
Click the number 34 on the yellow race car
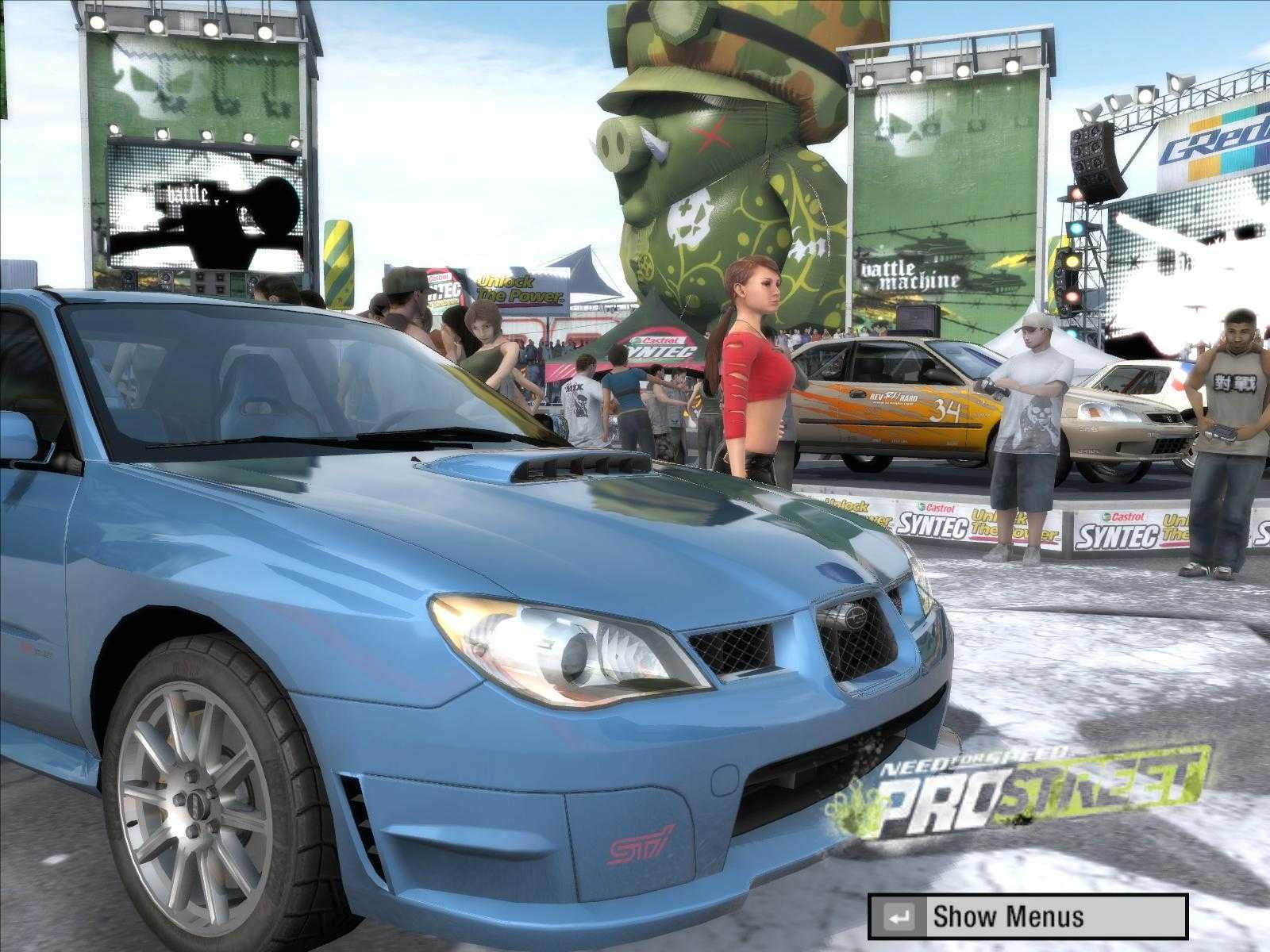pyautogui.click(x=946, y=413)
